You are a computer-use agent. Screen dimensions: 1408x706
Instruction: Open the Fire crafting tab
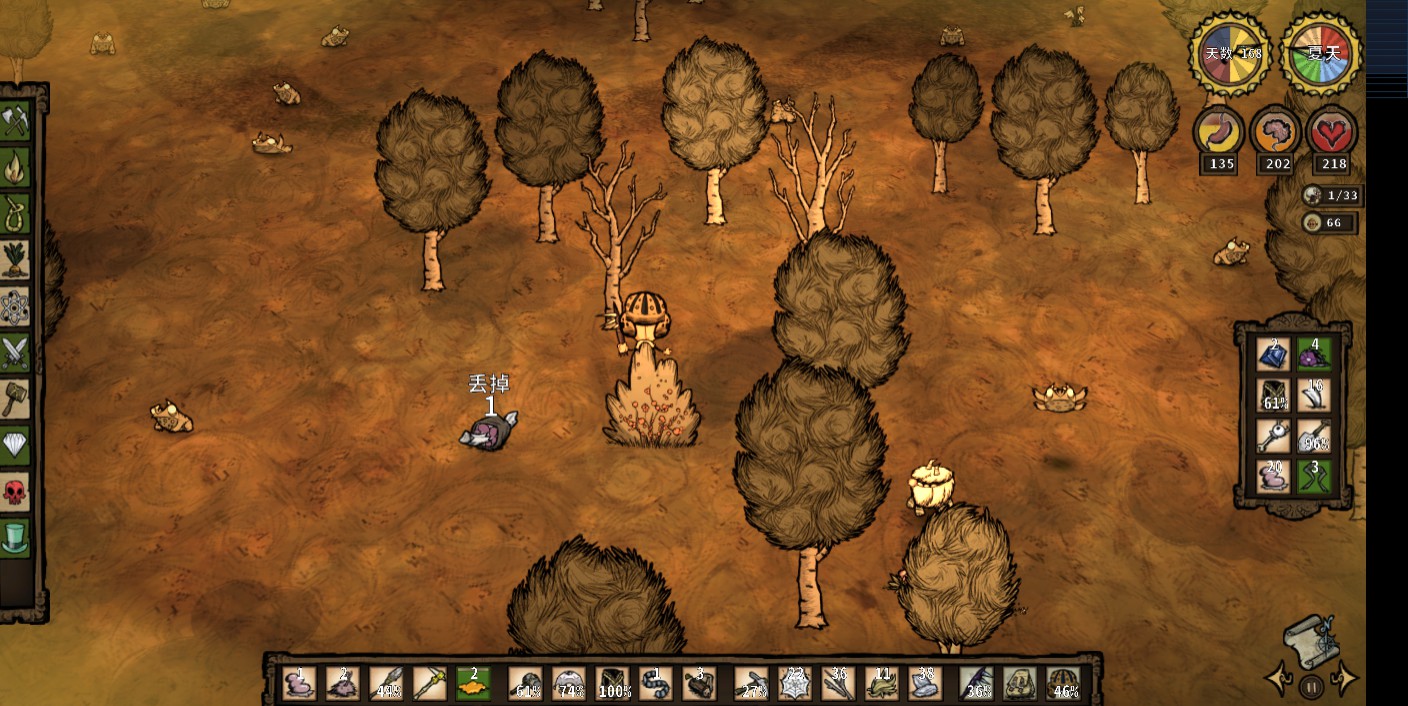point(15,168)
